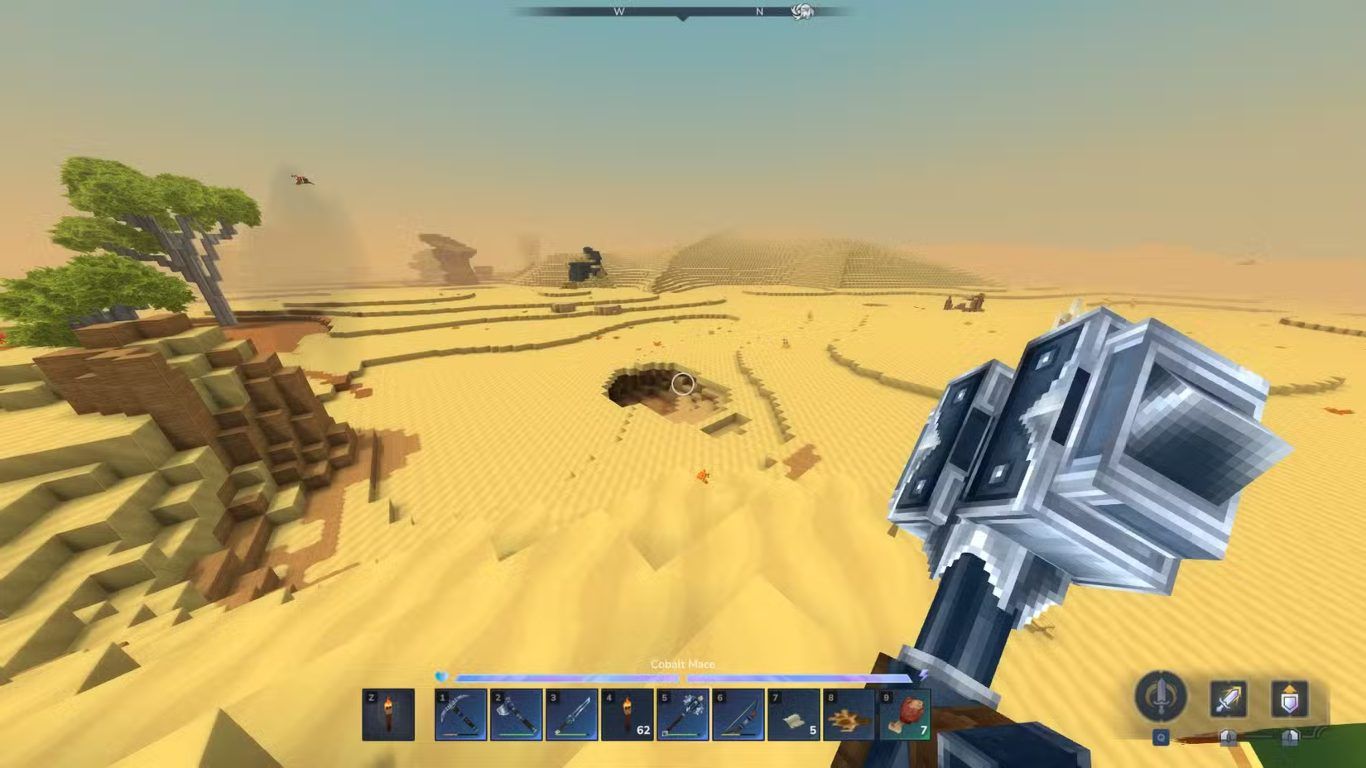Select the golden item in slot 8
This screenshot has width=1366, height=768.
(x=849, y=714)
